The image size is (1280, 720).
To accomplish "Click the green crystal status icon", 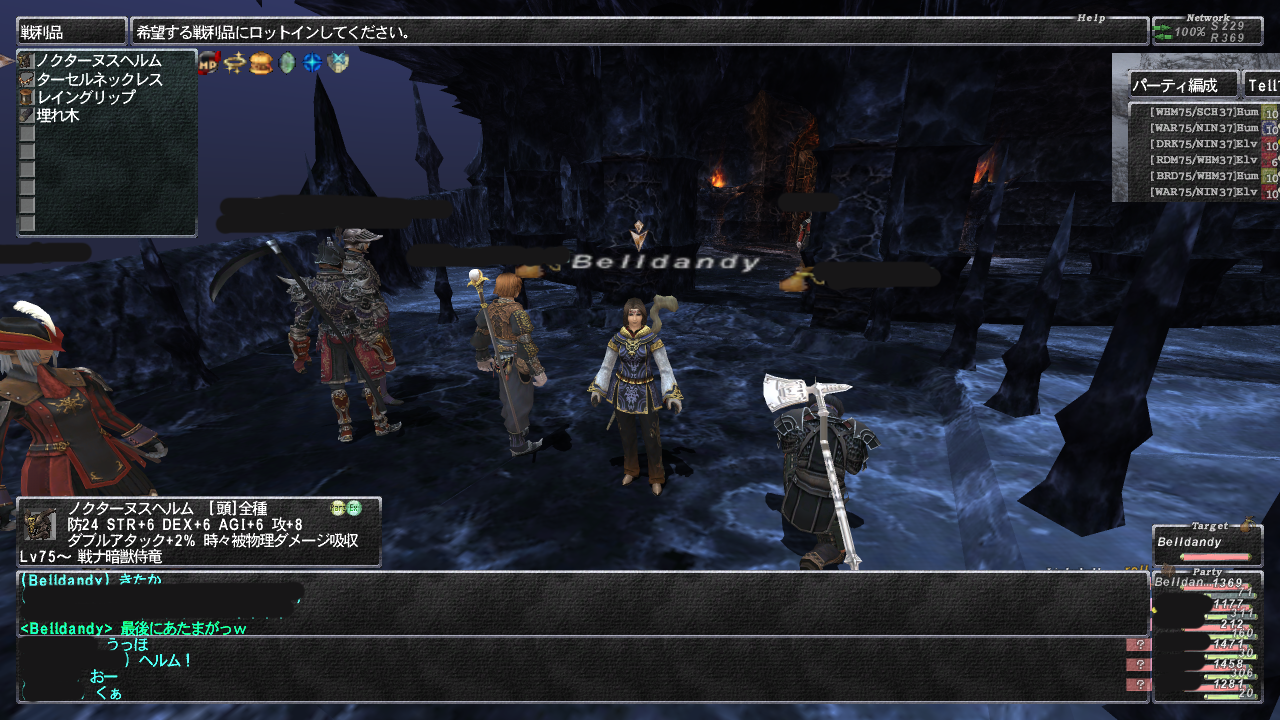I will (287, 63).
